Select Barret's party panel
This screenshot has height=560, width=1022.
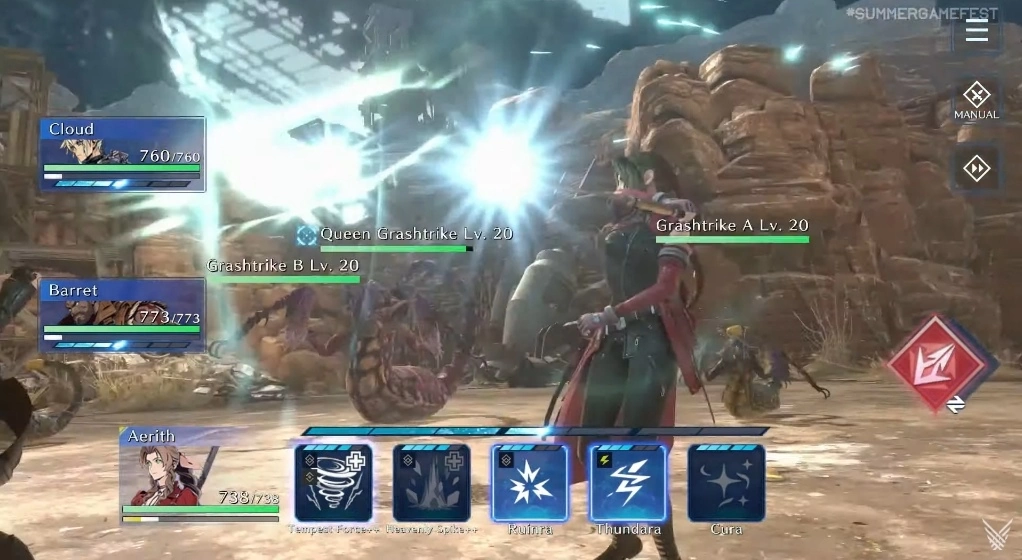click(123, 315)
